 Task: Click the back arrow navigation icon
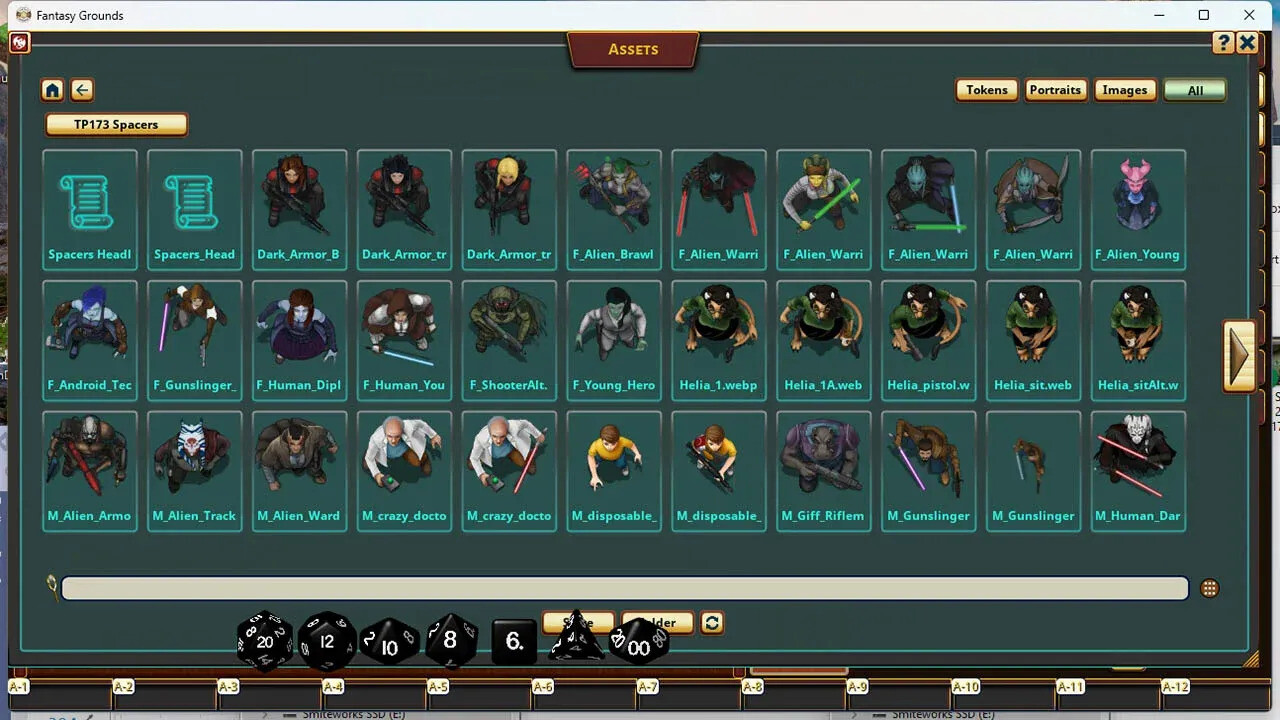pos(81,90)
